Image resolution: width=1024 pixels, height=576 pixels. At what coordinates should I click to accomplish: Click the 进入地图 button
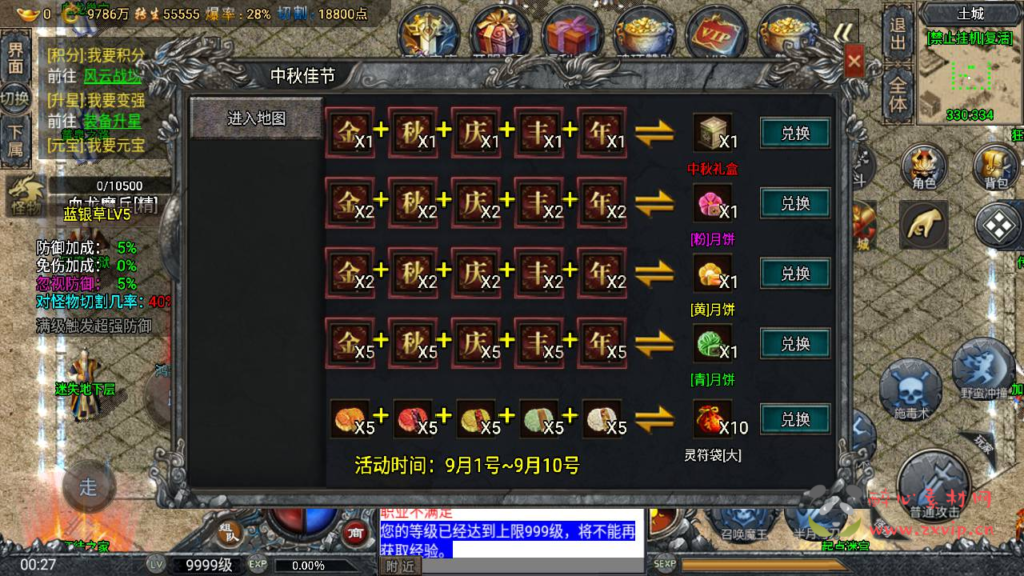[257, 118]
